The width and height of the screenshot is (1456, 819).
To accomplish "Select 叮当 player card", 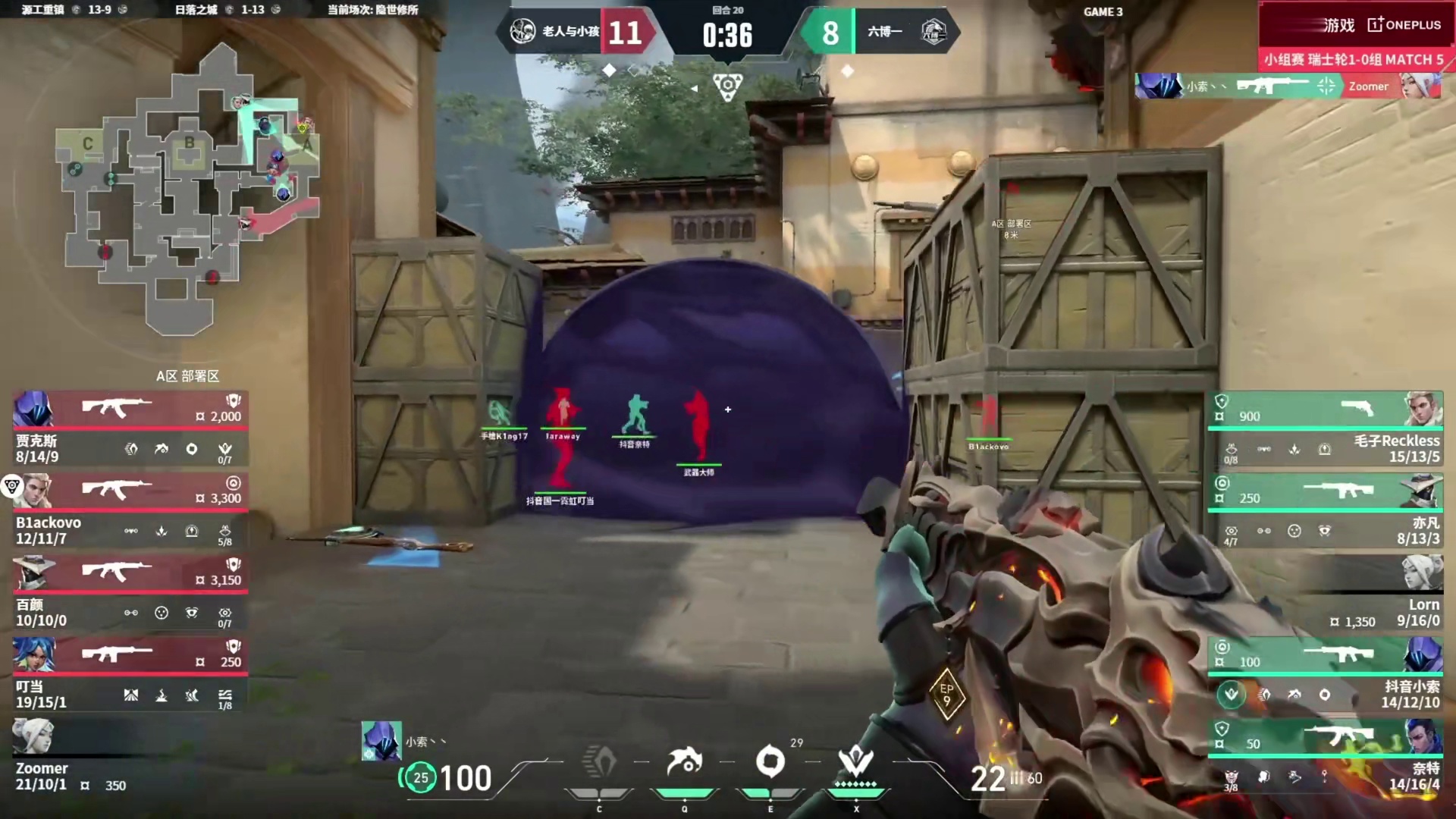I will (x=130, y=674).
